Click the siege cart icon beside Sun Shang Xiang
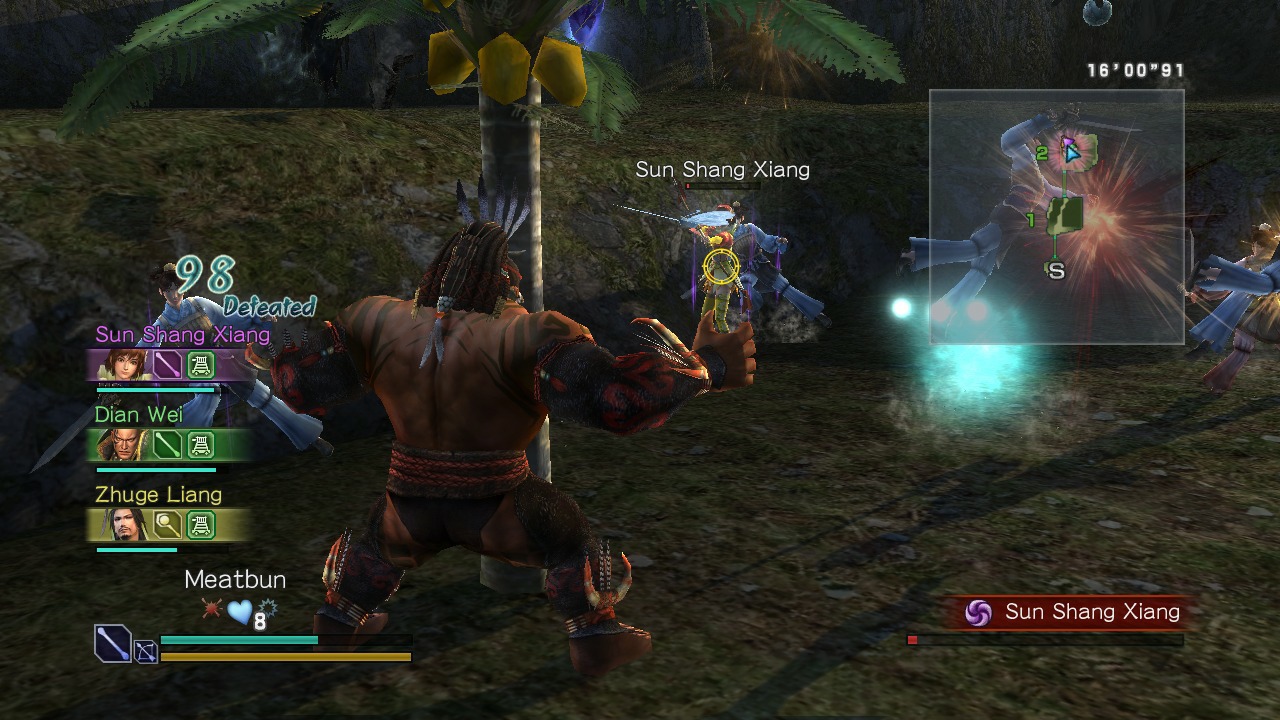Image resolution: width=1280 pixels, height=720 pixels. [x=201, y=363]
